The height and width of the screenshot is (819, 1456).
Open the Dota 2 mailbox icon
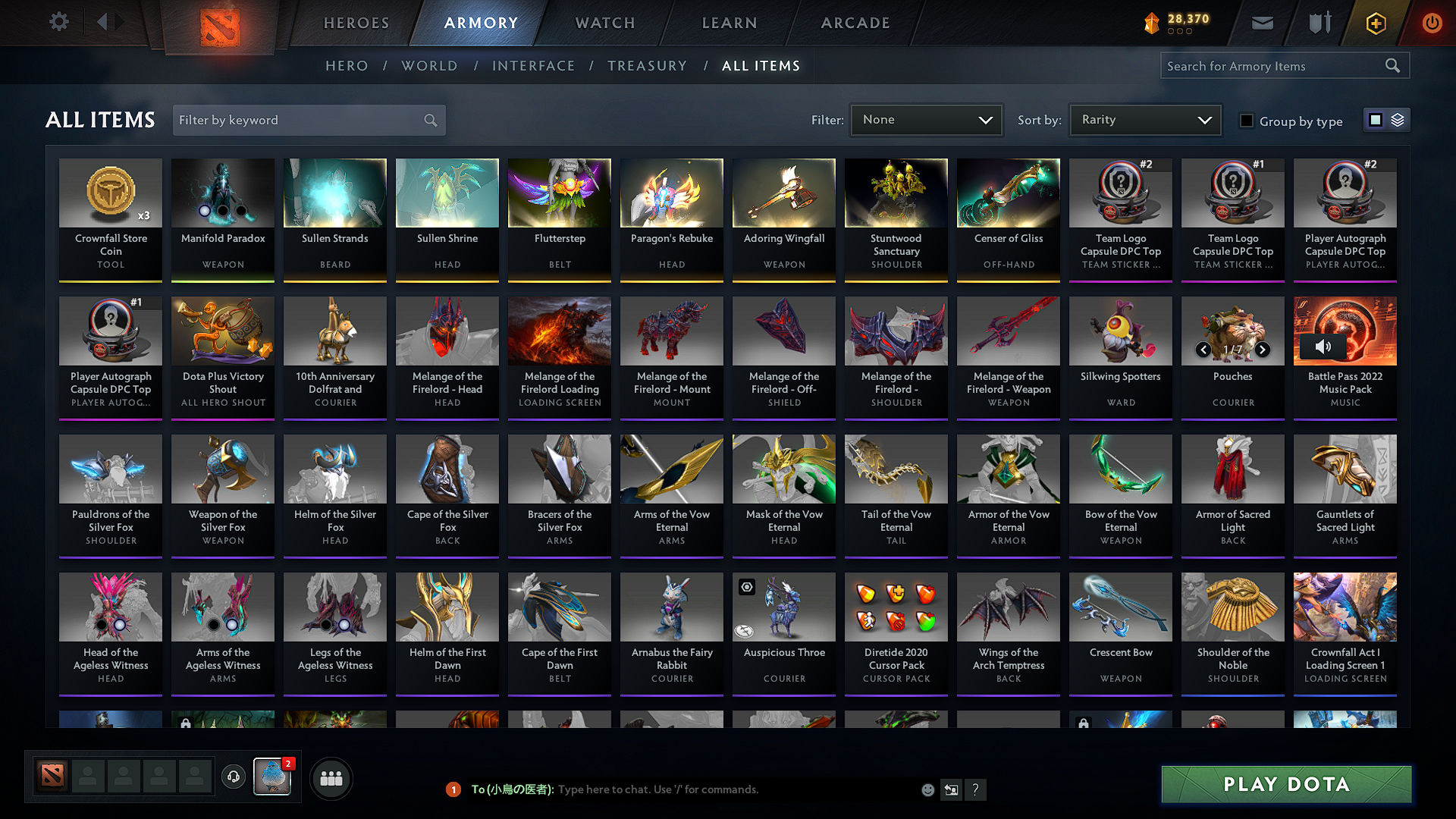tap(1261, 23)
